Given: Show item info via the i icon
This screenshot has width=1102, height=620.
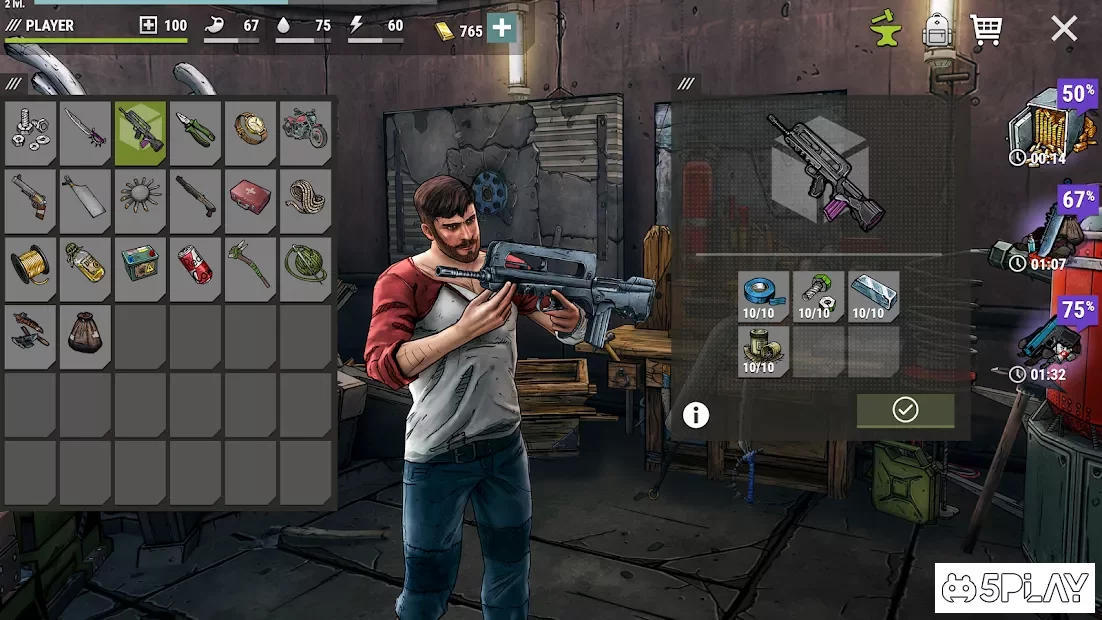Looking at the screenshot, I should click(x=696, y=415).
